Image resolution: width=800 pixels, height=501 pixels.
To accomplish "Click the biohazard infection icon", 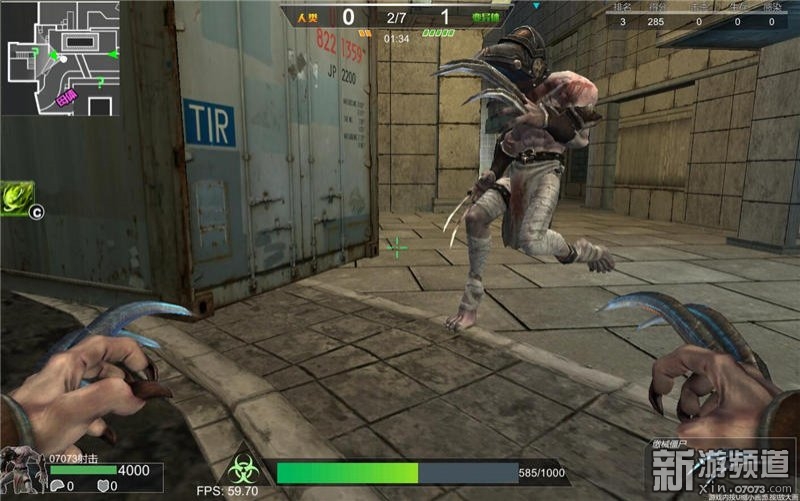I will 240,471.
